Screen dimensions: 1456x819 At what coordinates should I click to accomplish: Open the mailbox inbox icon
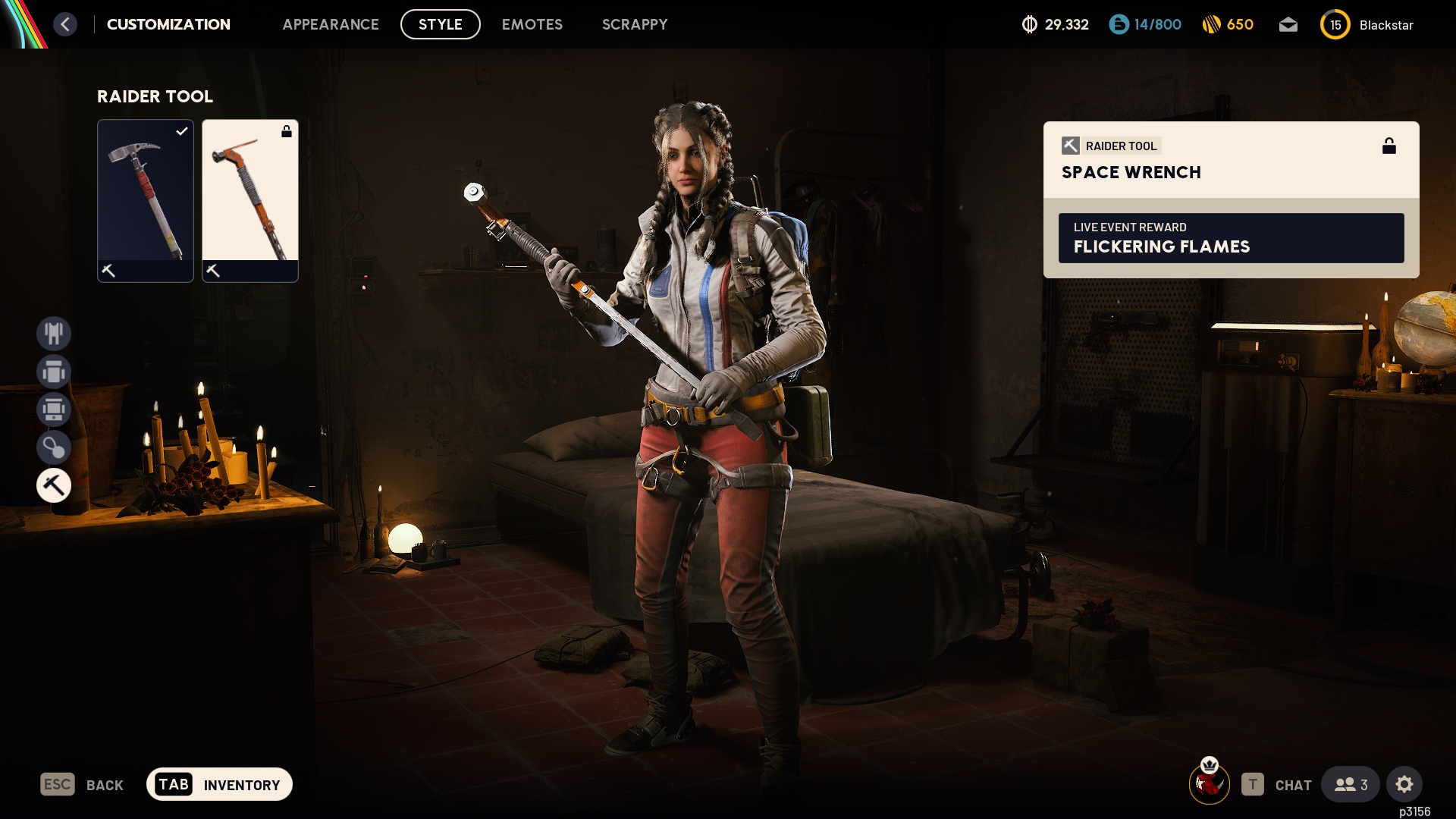(x=1289, y=24)
